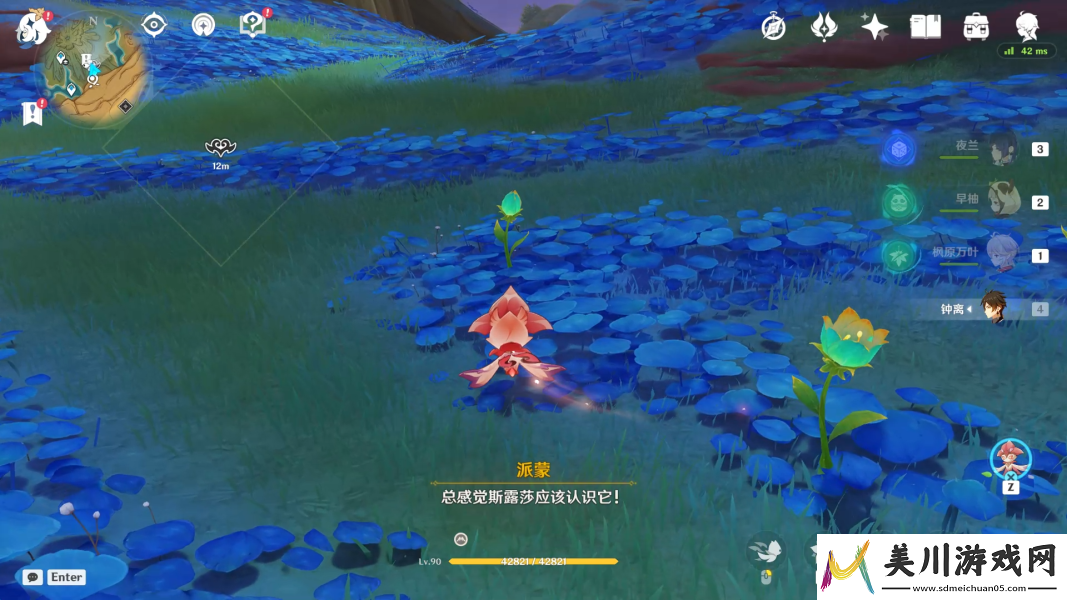Open the Wish four-pointed star icon

tap(874, 27)
